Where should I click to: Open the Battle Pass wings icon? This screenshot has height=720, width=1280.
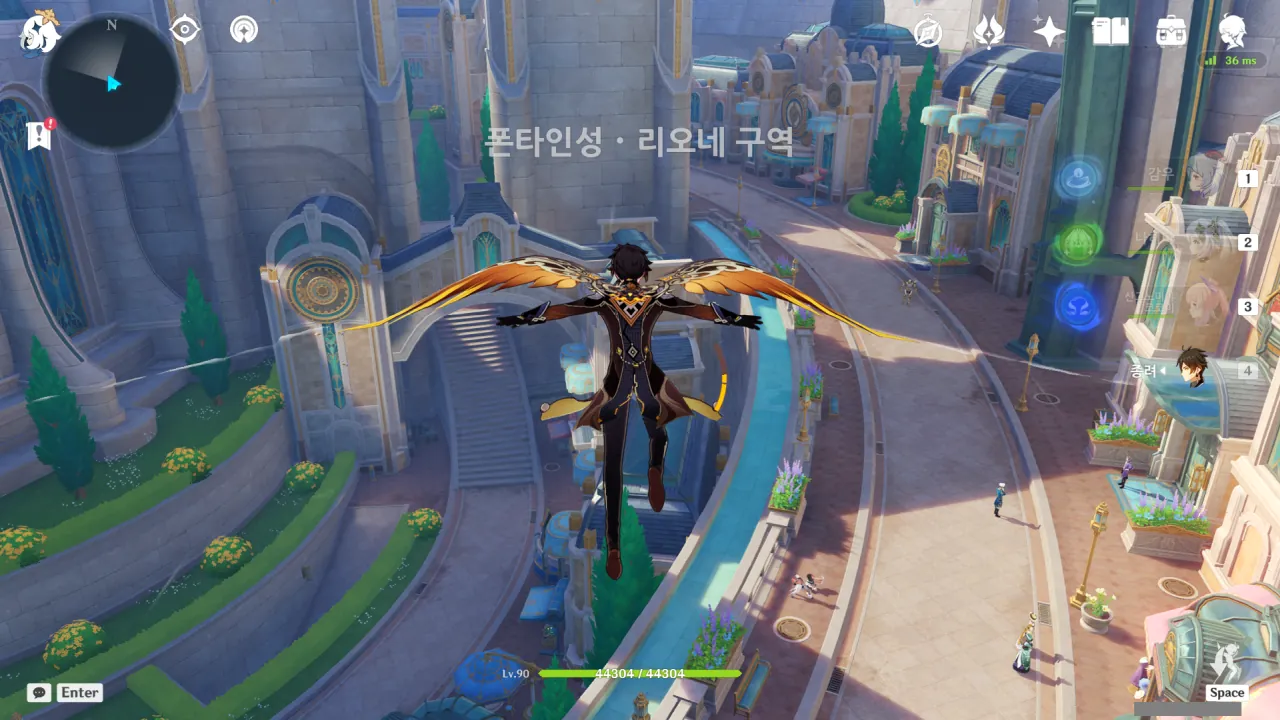(988, 32)
